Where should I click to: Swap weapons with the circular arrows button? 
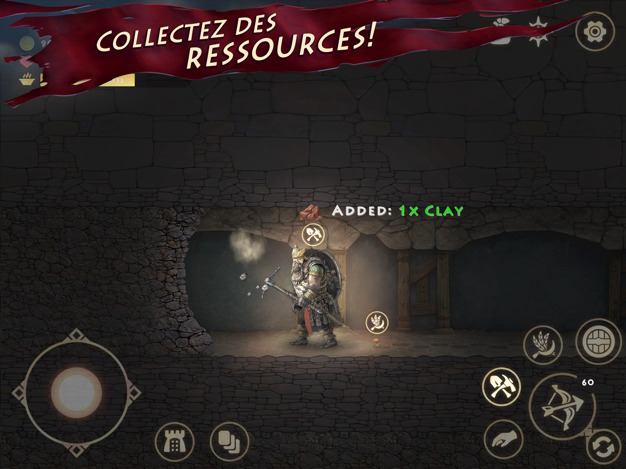[x=603, y=444]
